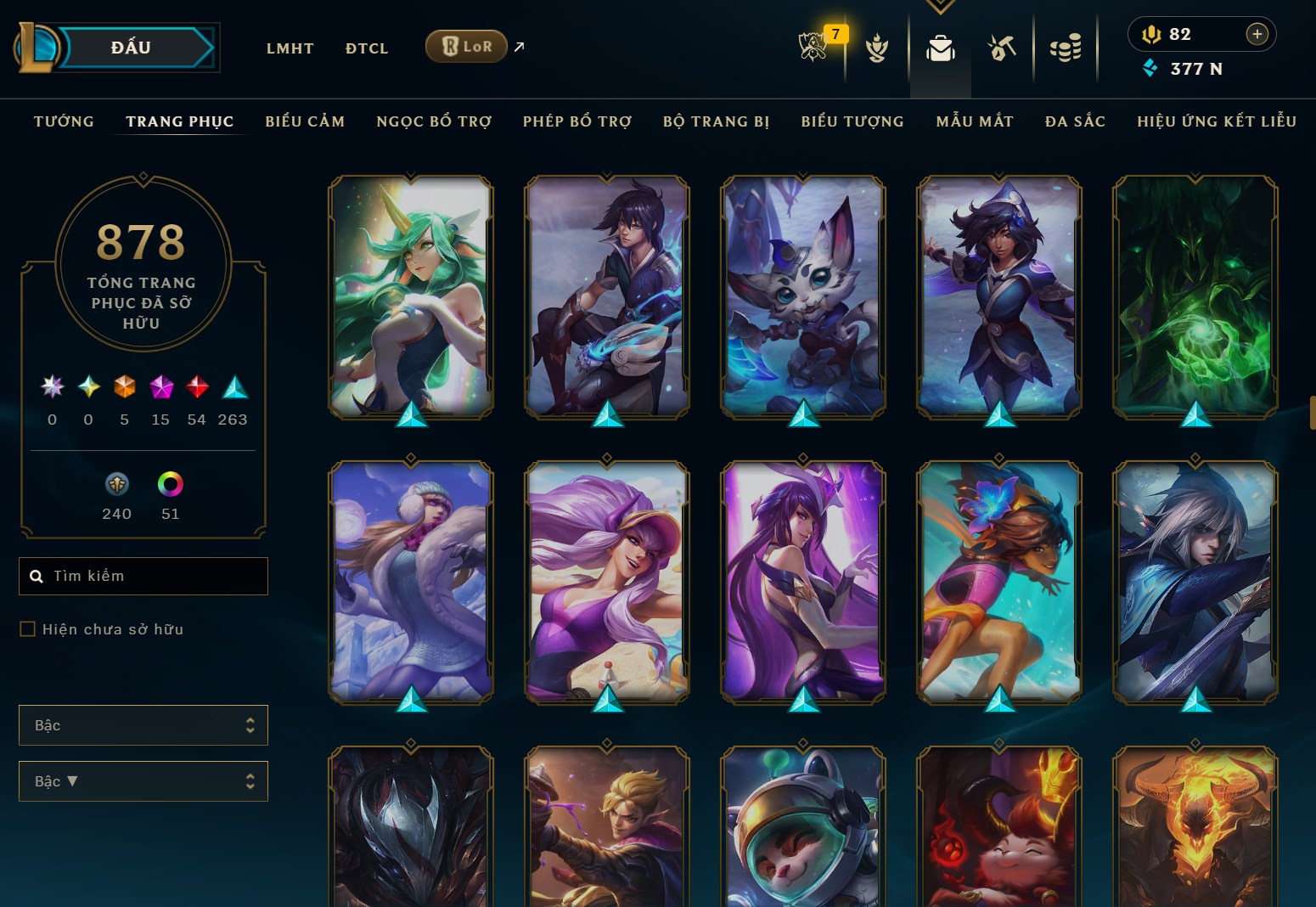1316x907 pixels.
Task: Click the epic rarity gem showing 15
Action: point(160,388)
